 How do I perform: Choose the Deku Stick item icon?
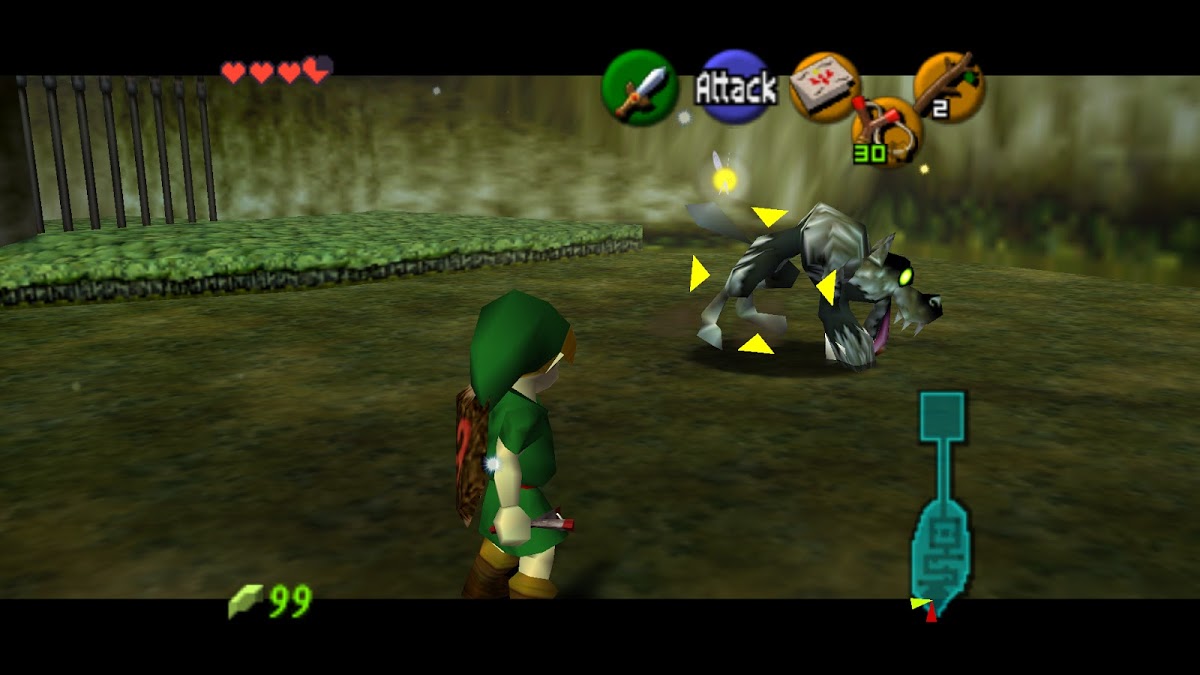point(949,87)
